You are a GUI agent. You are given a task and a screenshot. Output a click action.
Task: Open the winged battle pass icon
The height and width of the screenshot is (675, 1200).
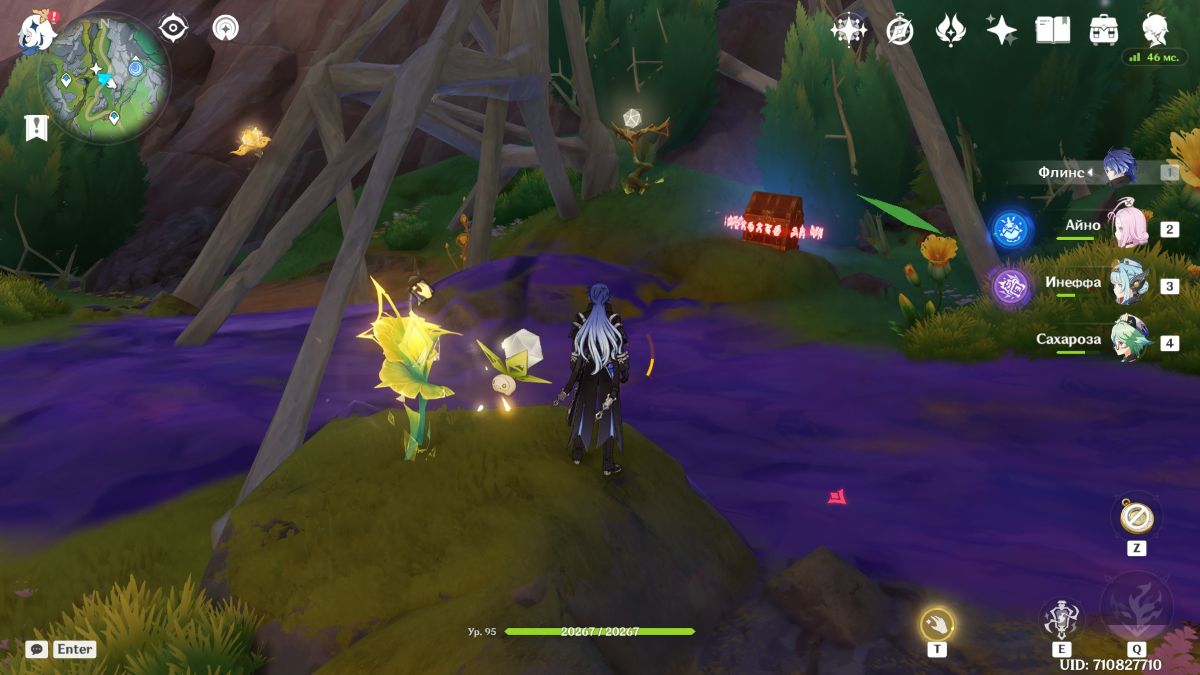[950, 30]
